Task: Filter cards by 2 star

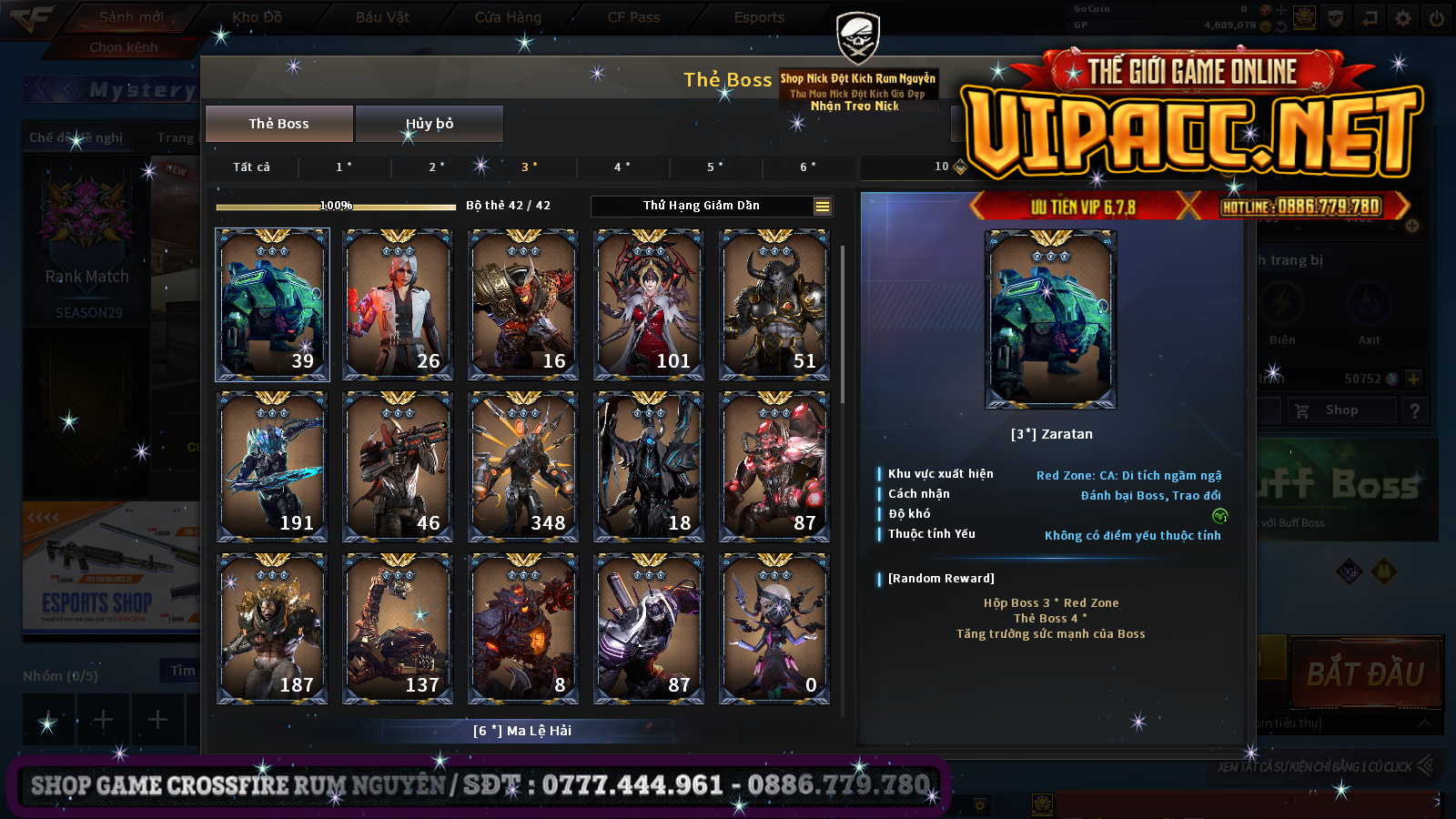Action: [437, 167]
